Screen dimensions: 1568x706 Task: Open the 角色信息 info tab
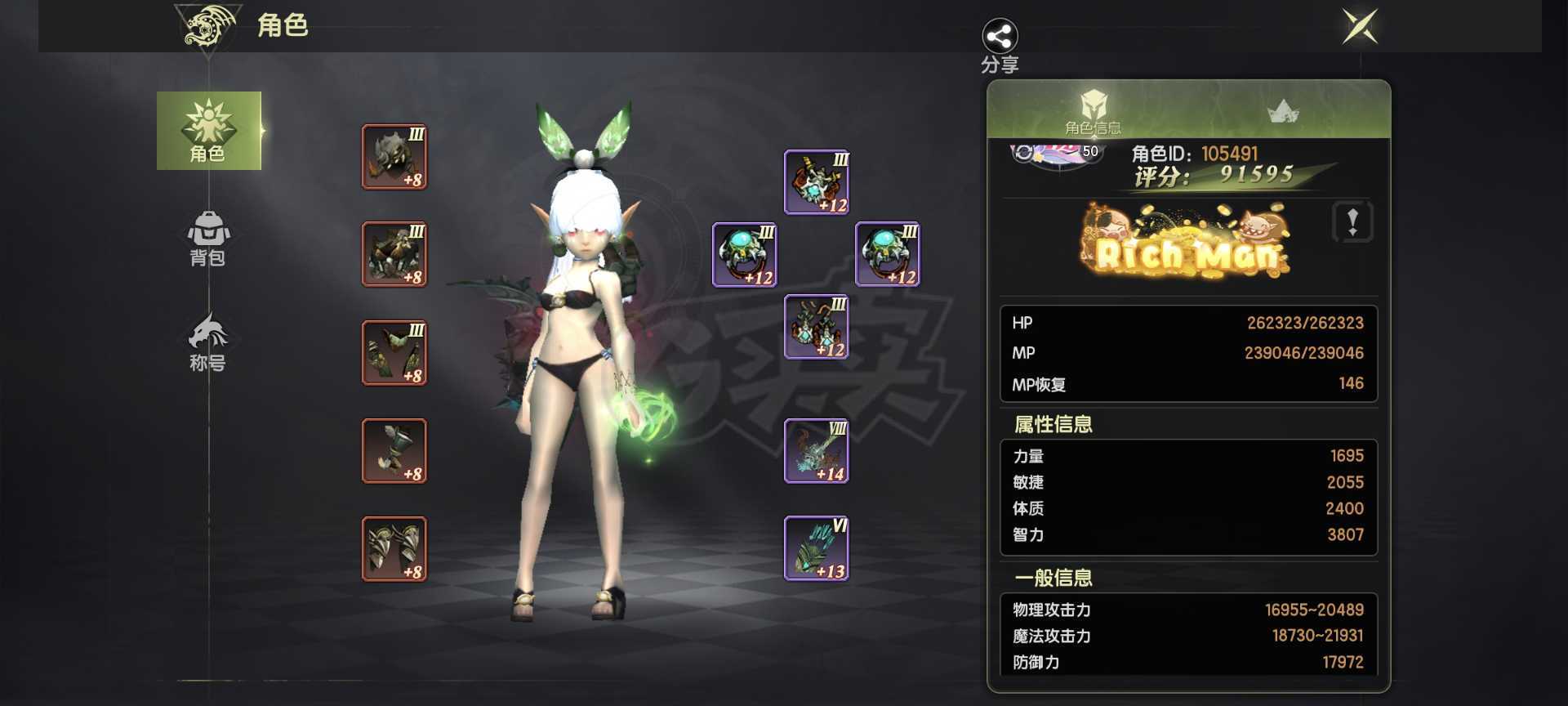coord(1093,112)
